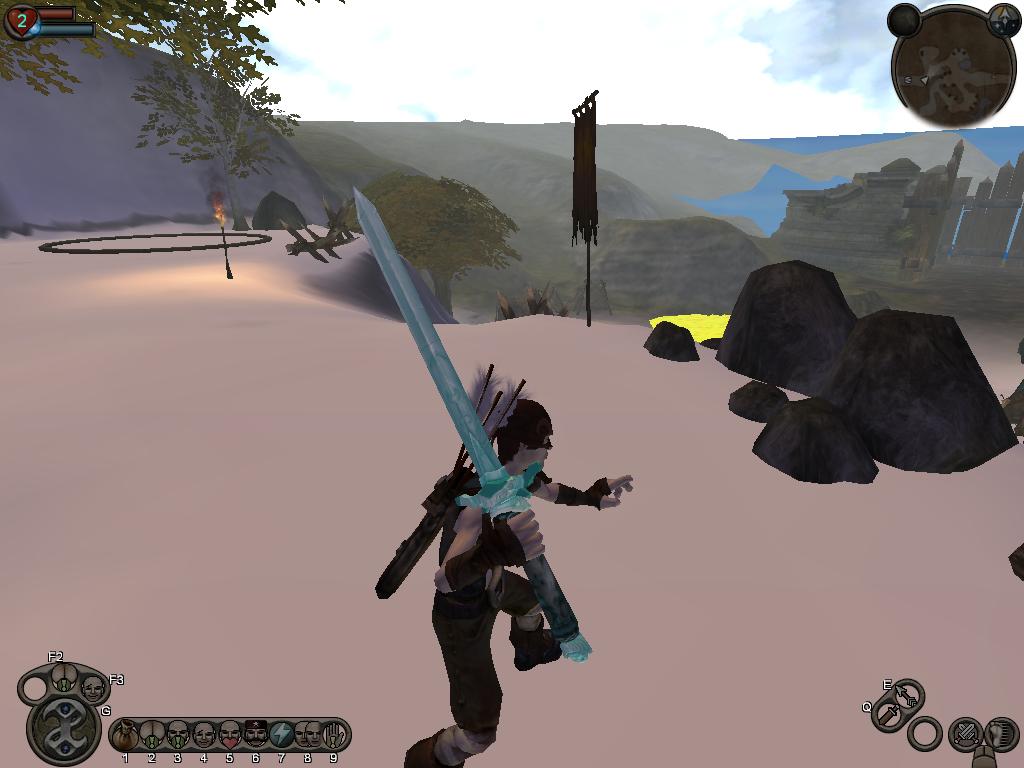Choose the black pirate hat face icon
The image size is (1024, 768).
coord(255,736)
